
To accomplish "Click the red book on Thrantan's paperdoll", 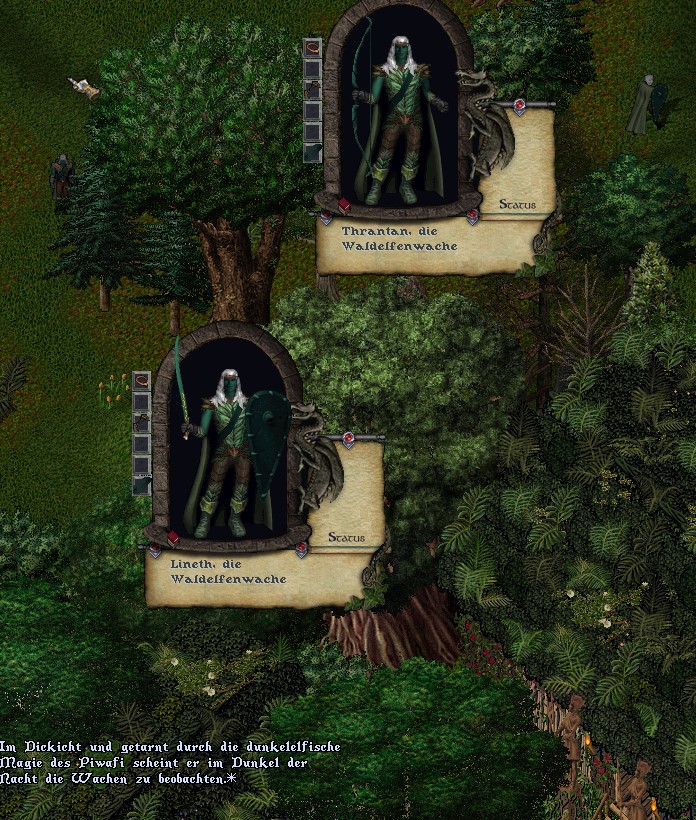I will coord(344,205).
